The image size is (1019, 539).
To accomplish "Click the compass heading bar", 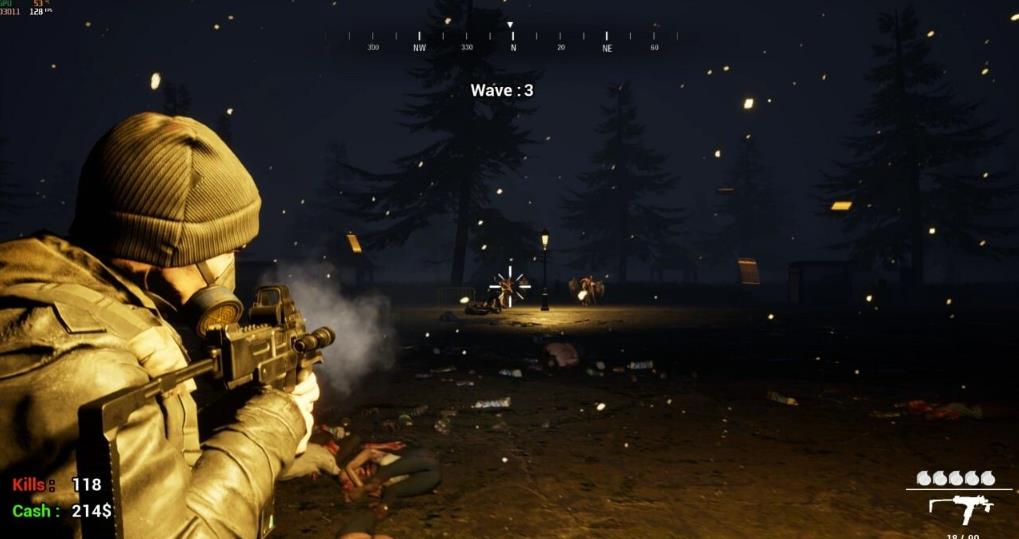I will pos(512,41).
